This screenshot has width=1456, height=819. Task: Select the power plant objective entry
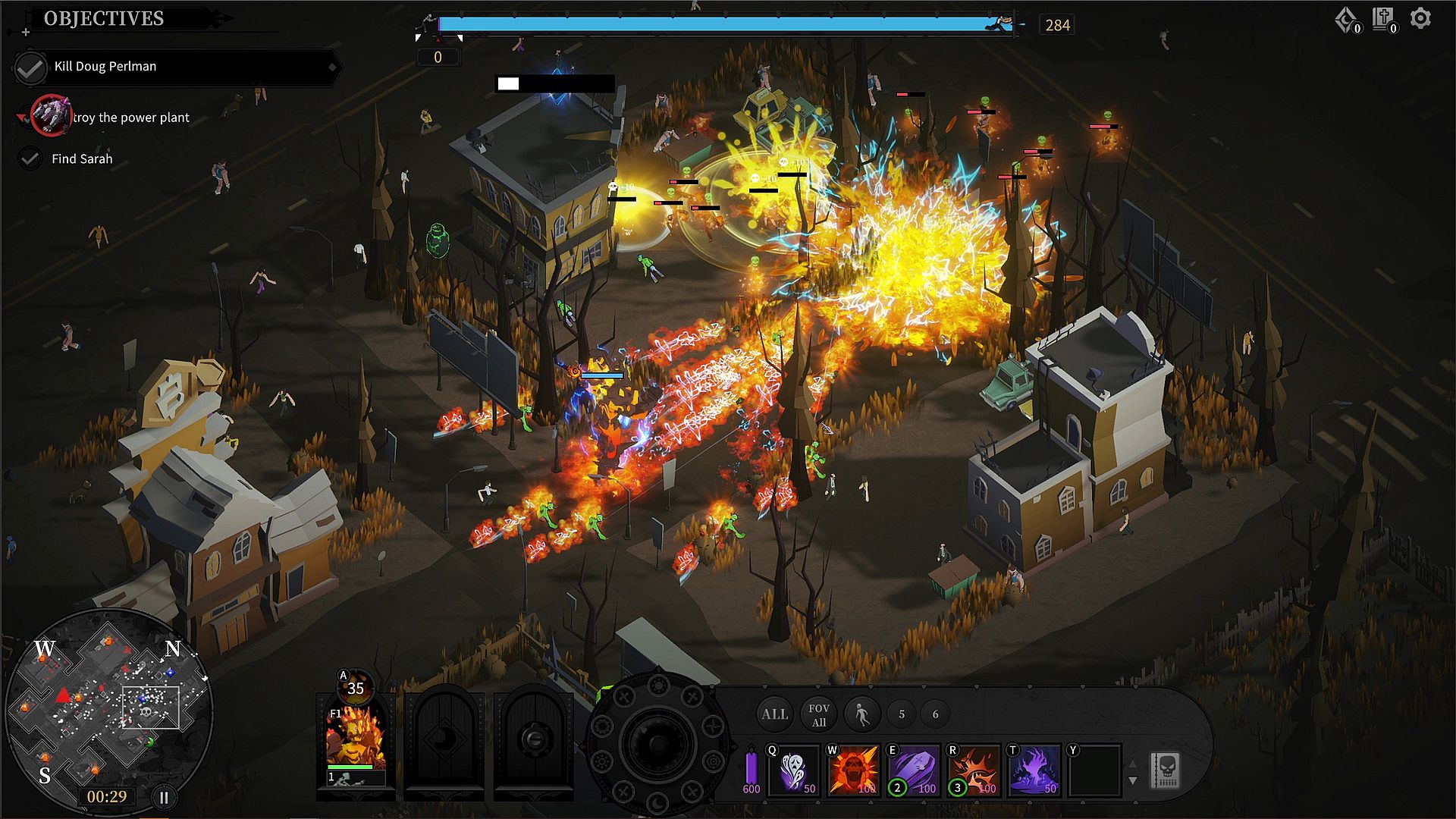click(x=130, y=118)
